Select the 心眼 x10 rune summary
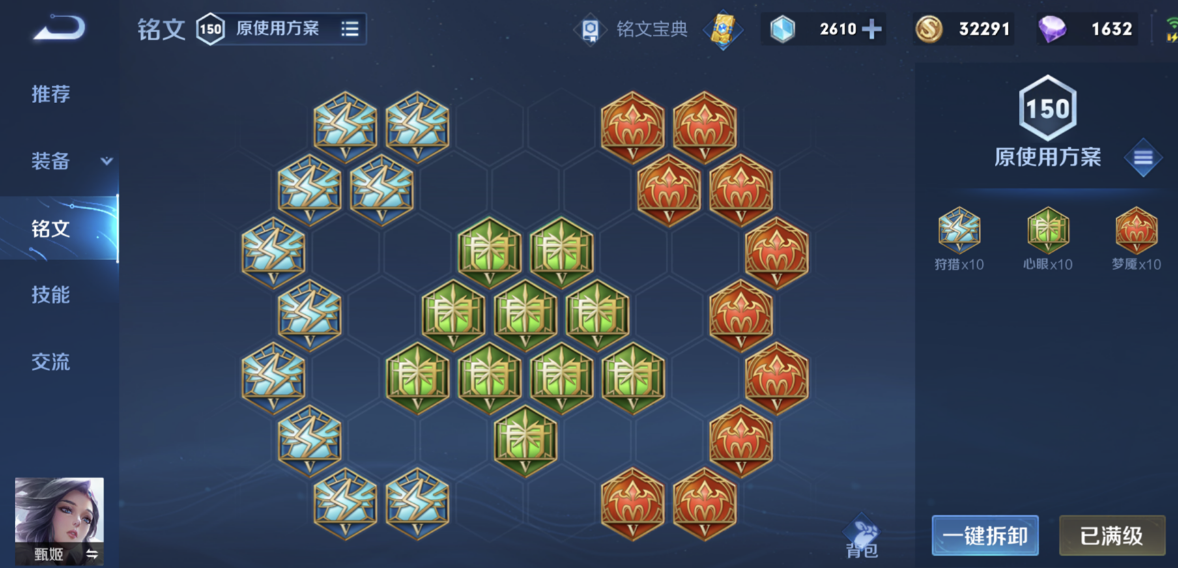Screen dimensions: 1178x568 pyautogui.click(x=1048, y=240)
